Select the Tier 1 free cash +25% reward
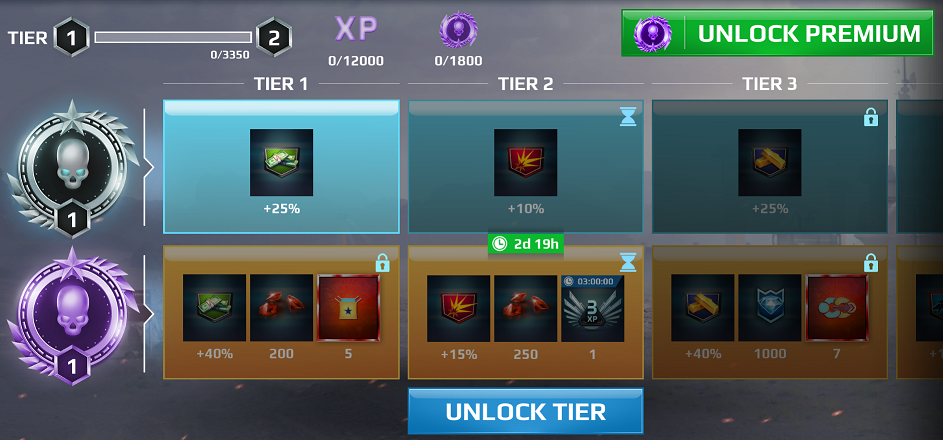 coord(281,162)
